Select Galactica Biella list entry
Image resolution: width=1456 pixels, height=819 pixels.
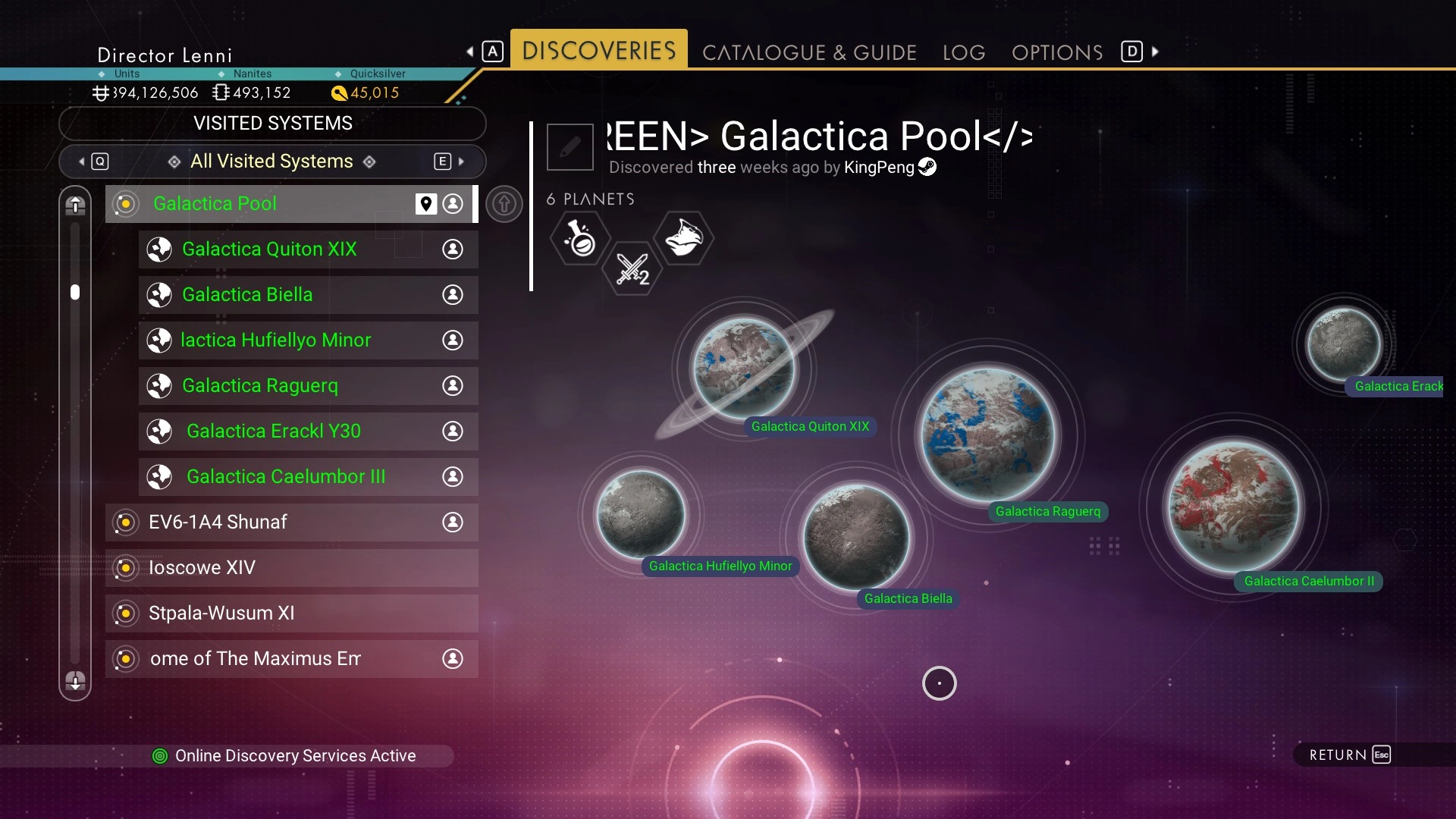(288, 295)
